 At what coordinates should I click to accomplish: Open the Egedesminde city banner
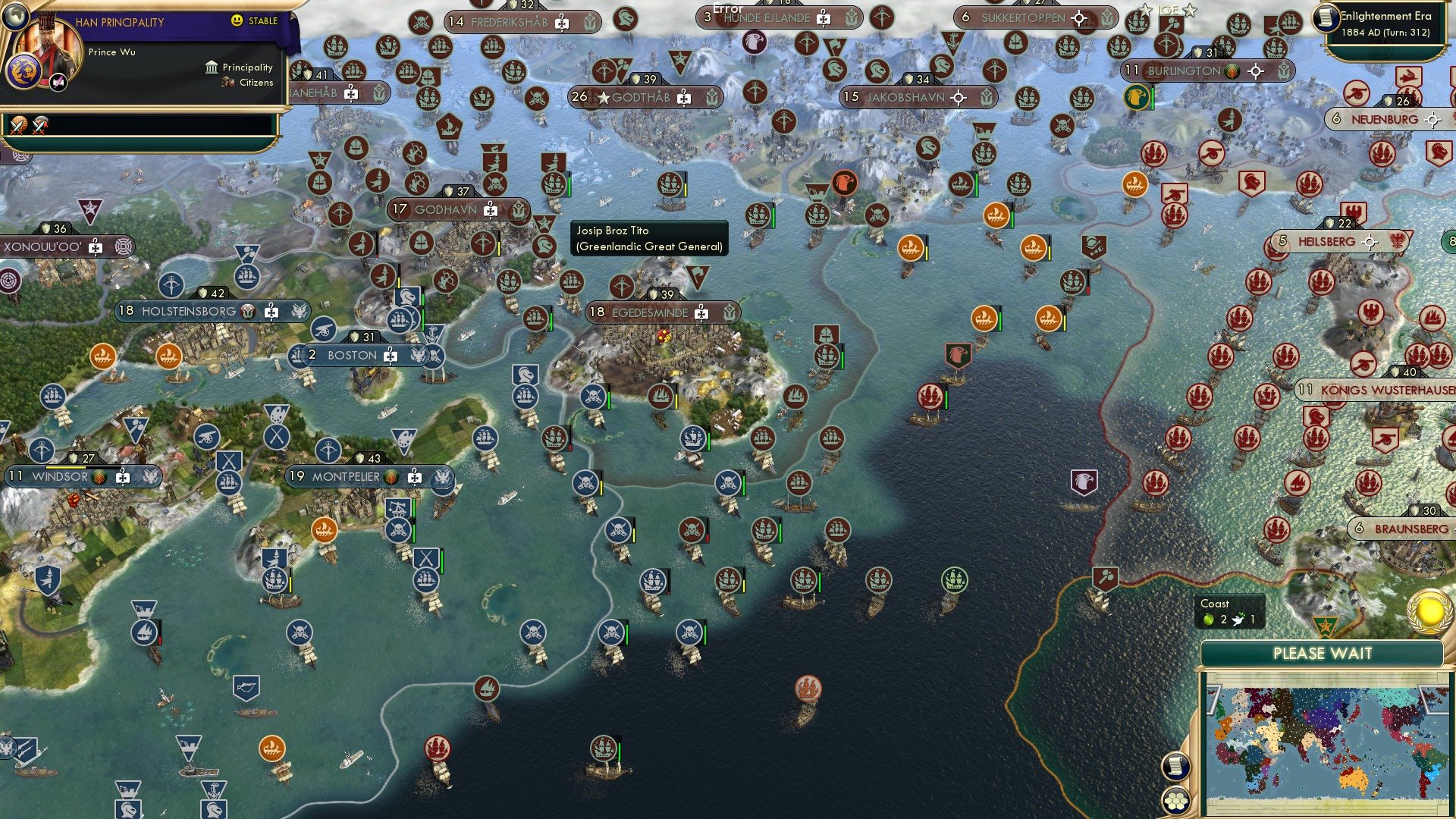coord(652,312)
